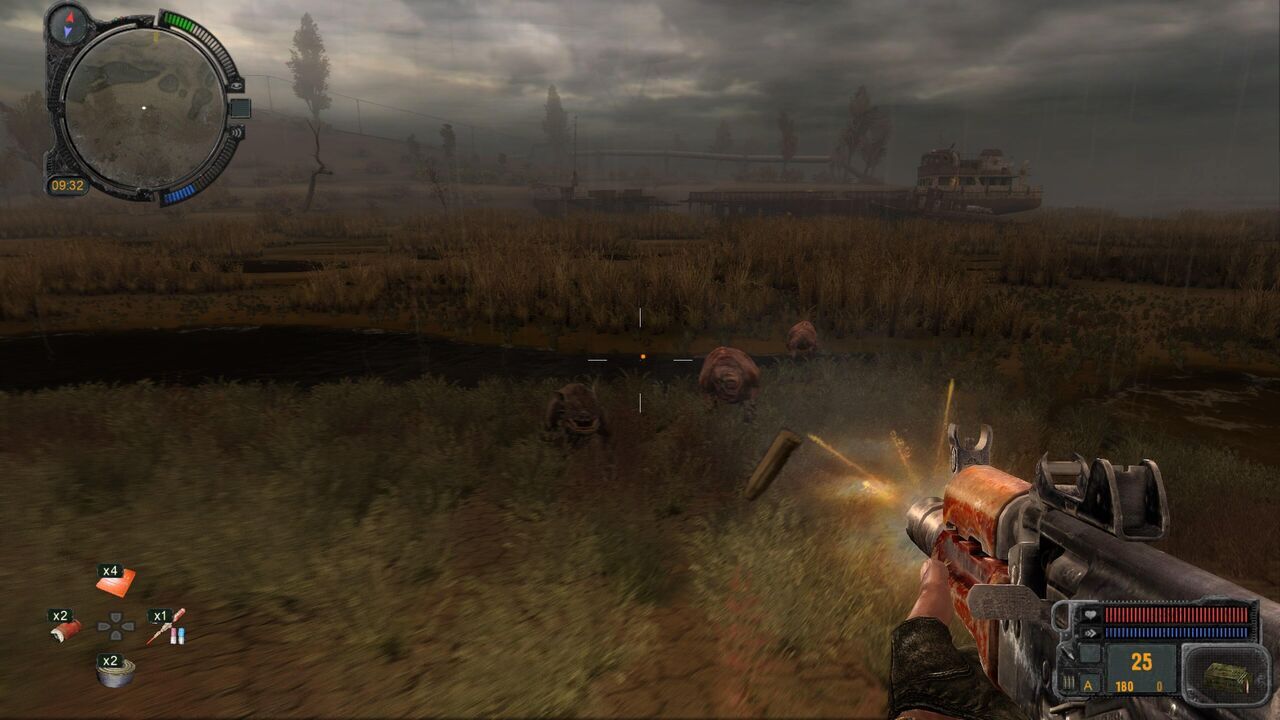Toggle the eye visibility indicator on minimap
The image size is (1280, 720).
236,86
